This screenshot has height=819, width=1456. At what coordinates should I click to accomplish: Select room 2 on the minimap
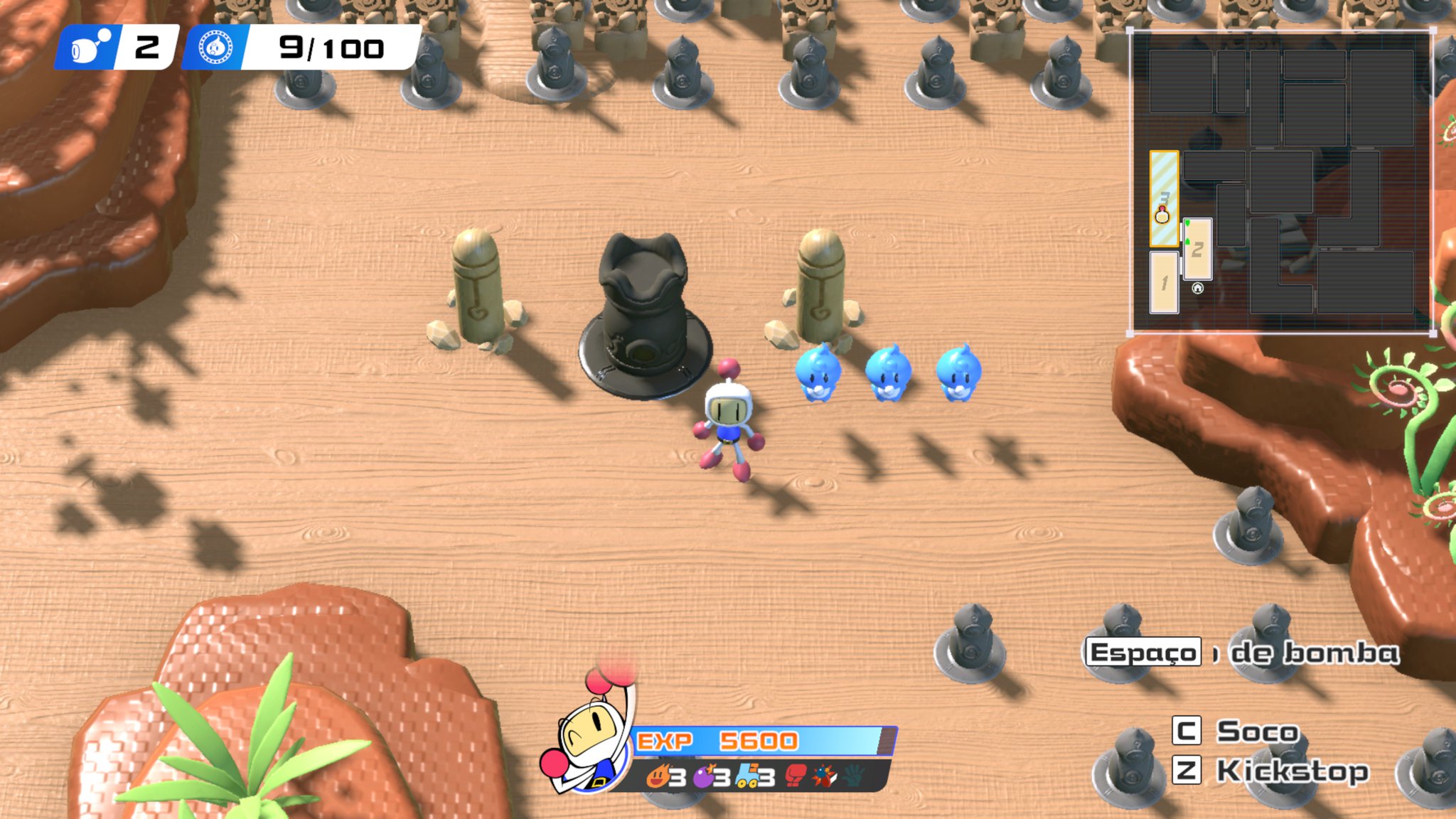click(1197, 250)
